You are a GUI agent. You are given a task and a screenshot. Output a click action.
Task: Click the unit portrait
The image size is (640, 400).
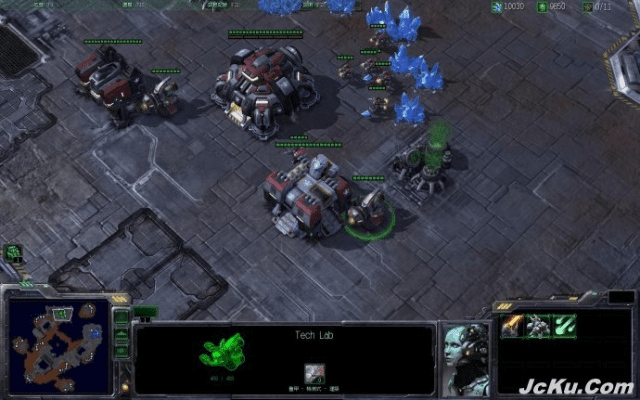coord(466,356)
